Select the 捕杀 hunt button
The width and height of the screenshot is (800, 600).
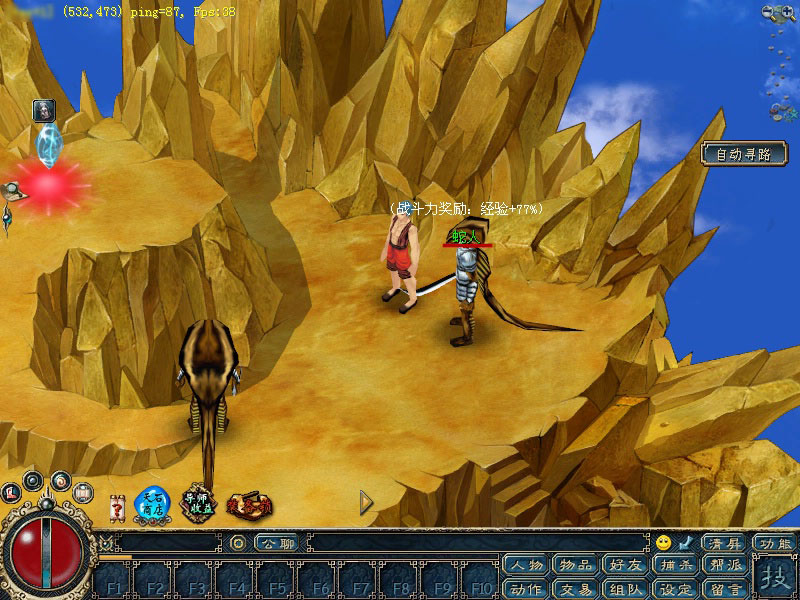tap(676, 565)
